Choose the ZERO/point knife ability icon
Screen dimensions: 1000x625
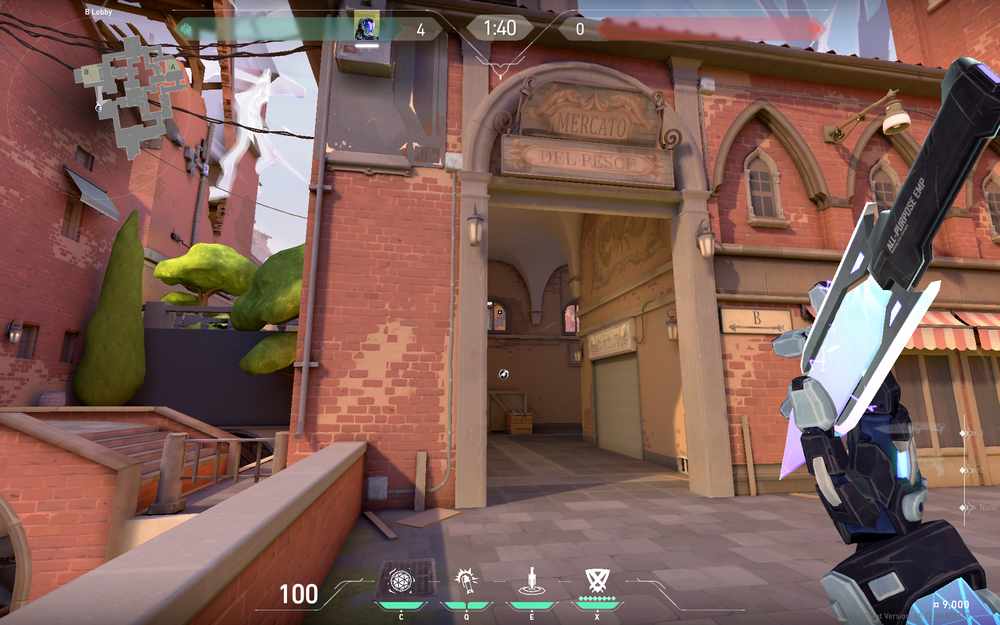(x=532, y=581)
